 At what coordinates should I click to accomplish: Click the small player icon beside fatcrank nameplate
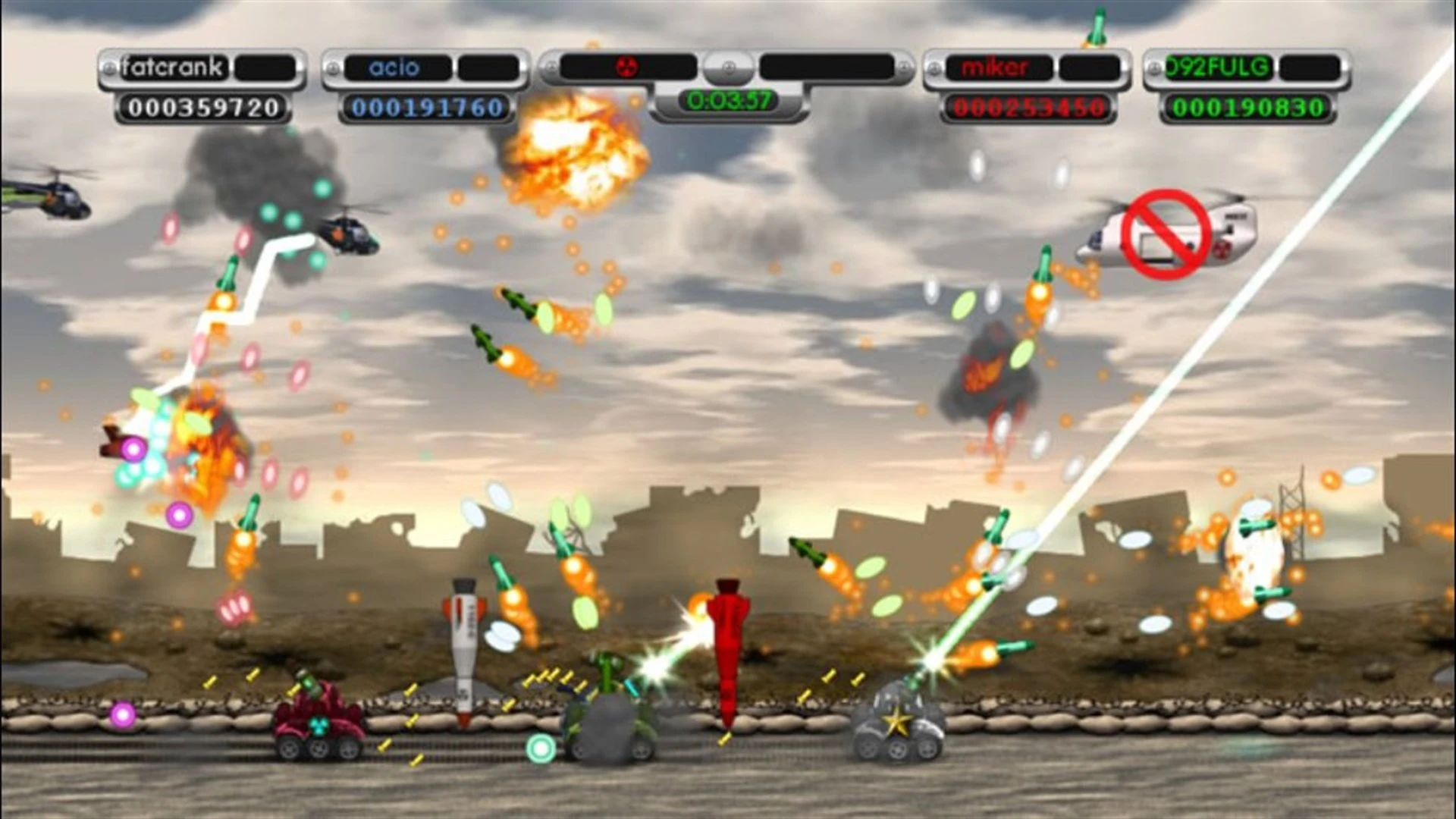(108, 67)
